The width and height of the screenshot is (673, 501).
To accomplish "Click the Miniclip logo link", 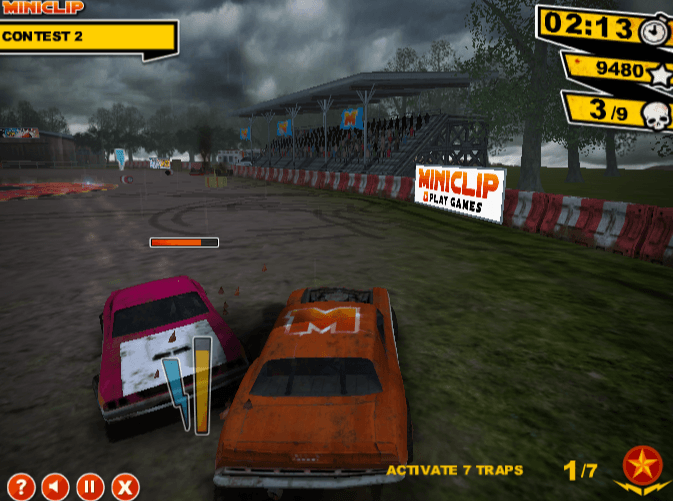I will coord(43,7).
